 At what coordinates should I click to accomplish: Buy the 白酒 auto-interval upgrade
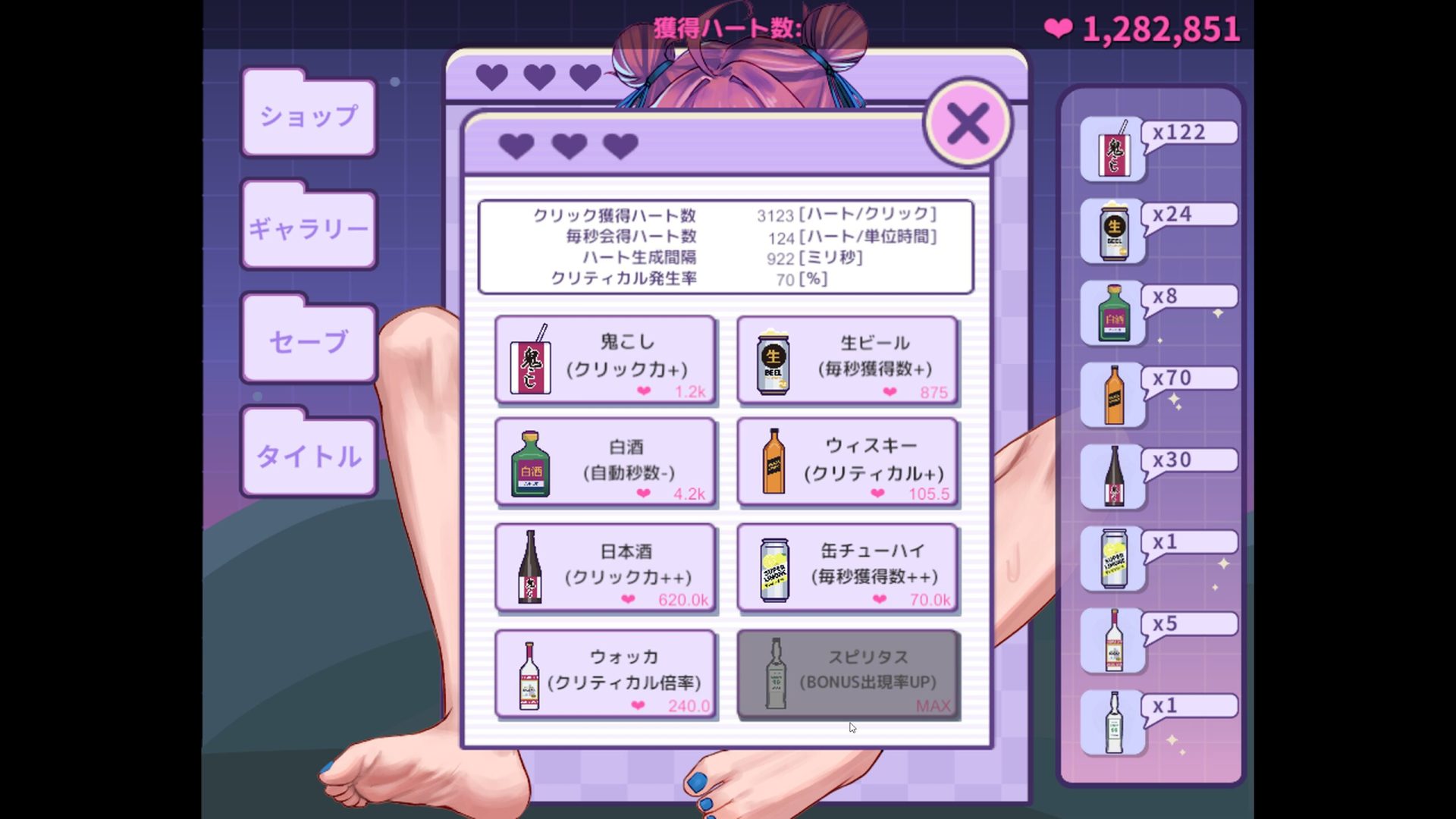(605, 463)
